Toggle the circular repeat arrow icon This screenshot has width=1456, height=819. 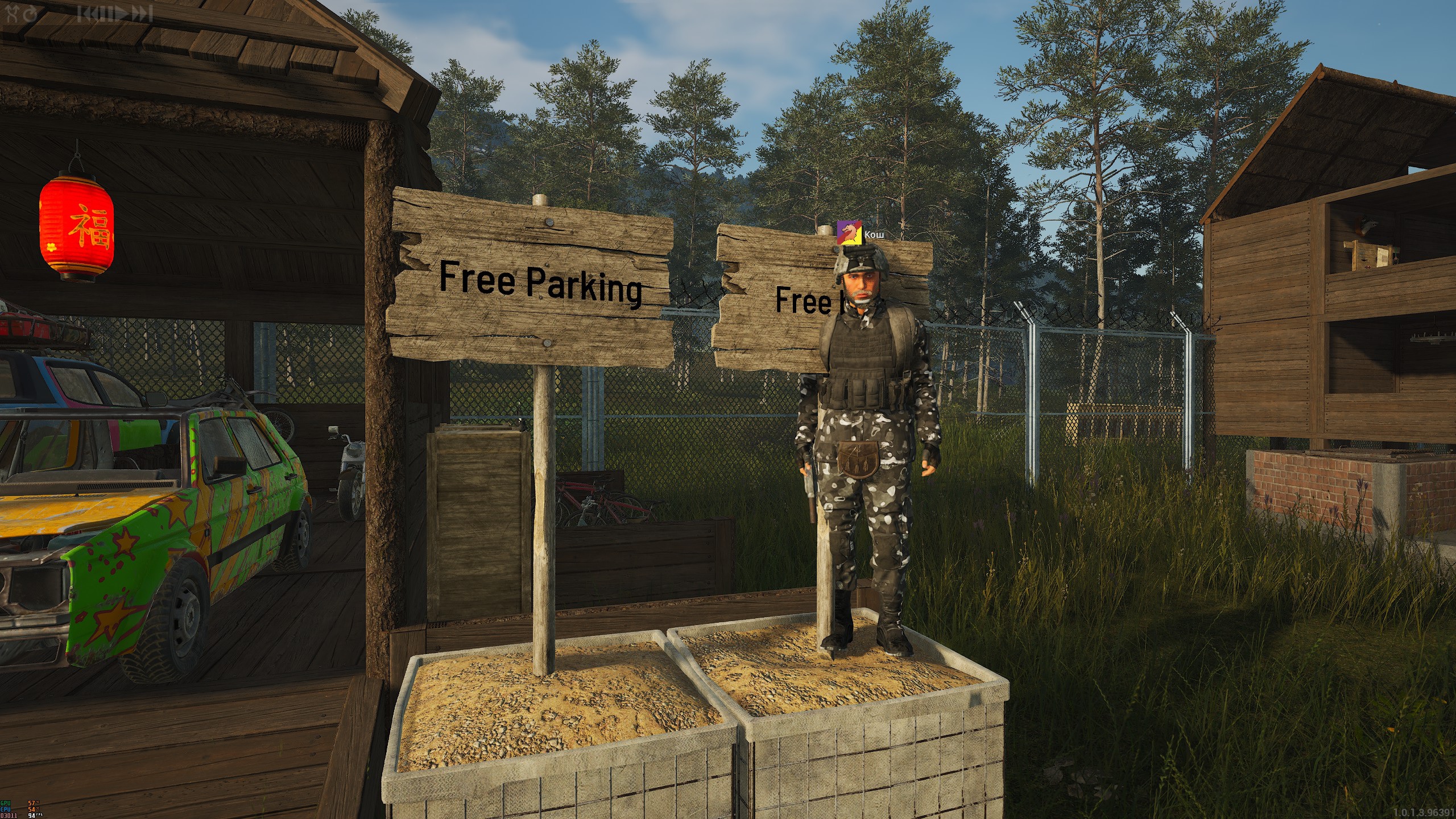pos(30,14)
